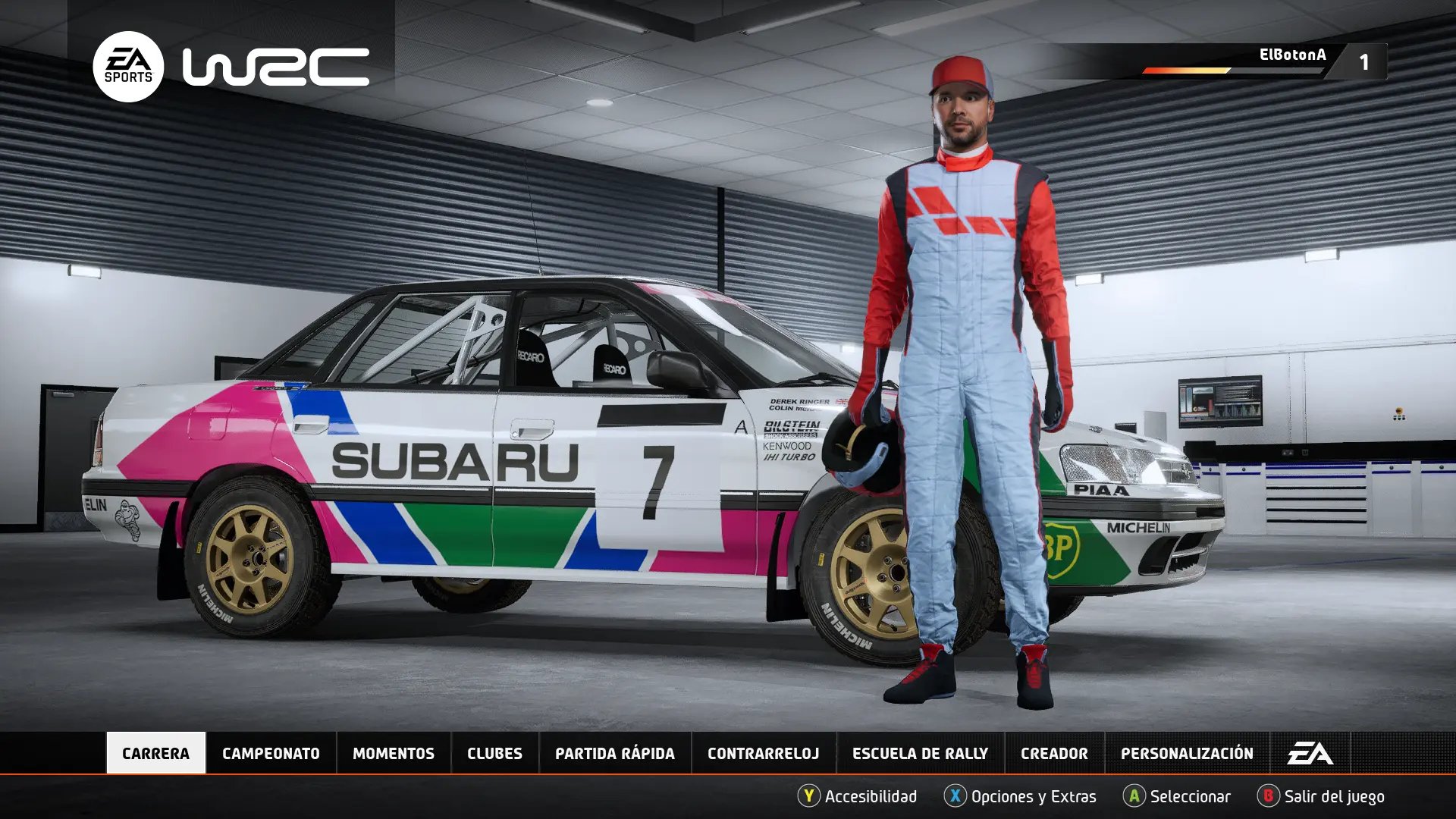The image size is (1456, 819).
Task: Open the Creador tab
Action: pyautogui.click(x=1054, y=753)
